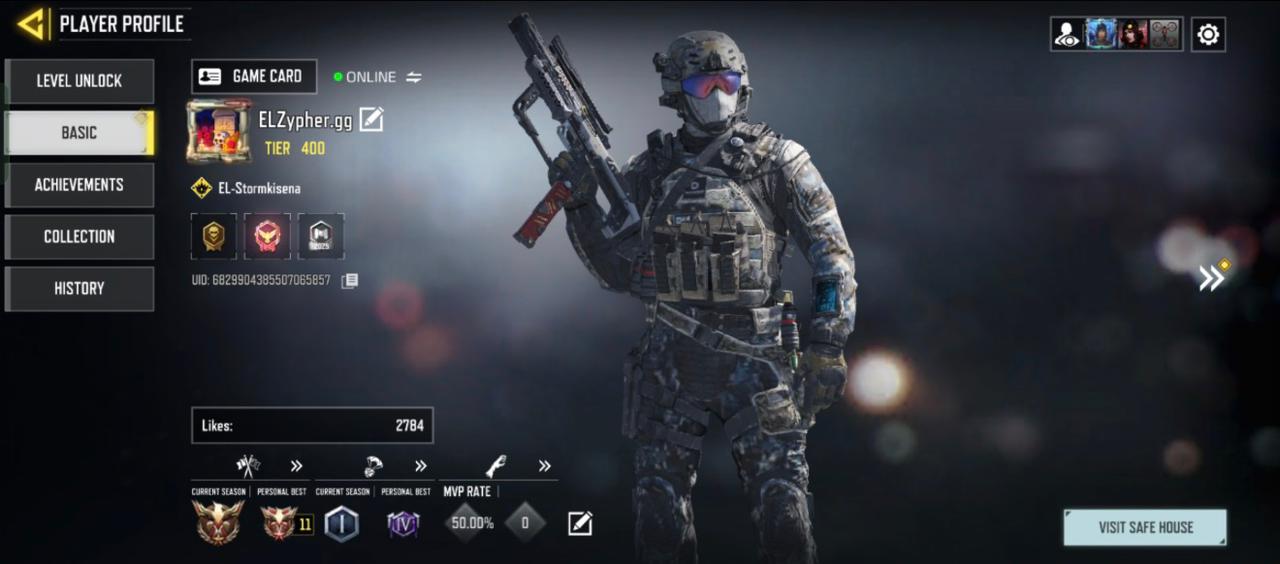This screenshot has width=1280, height=564.
Task: Edit the ELZypher.gg player name
Action: (371, 120)
